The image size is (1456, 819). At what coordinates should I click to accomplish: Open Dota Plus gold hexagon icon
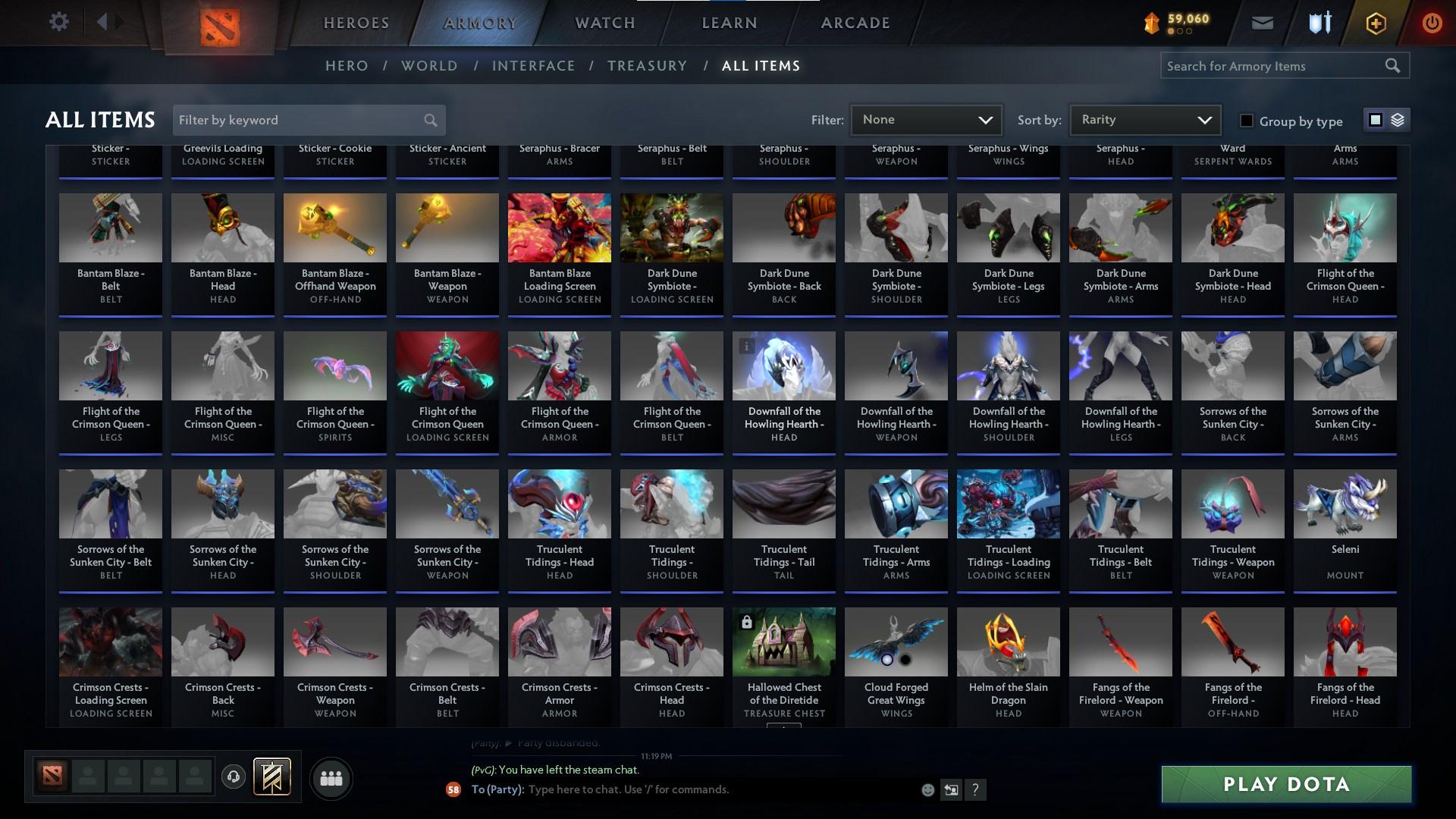pos(1374,22)
